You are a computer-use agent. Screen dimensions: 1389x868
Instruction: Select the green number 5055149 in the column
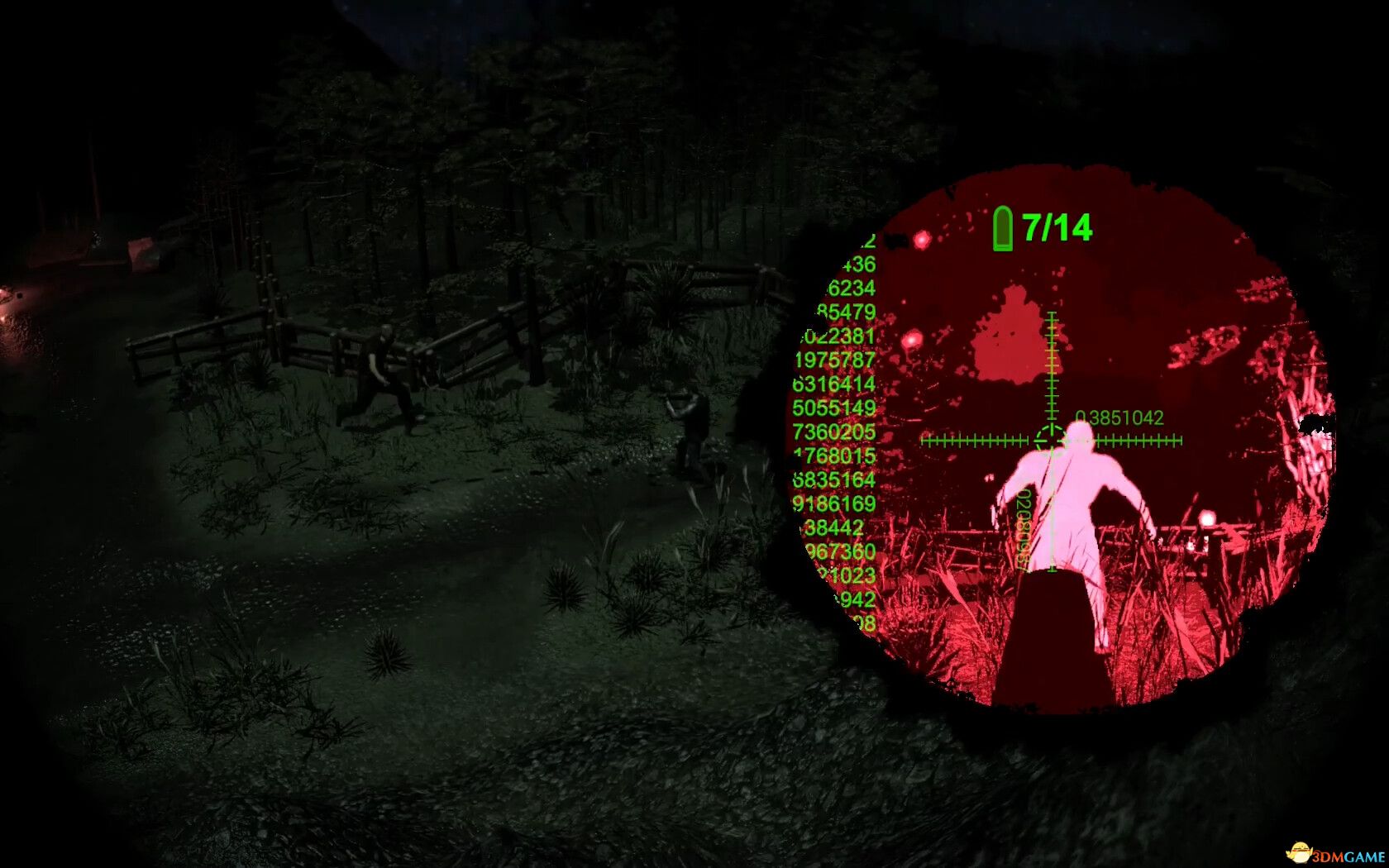[x=833, y=408]
